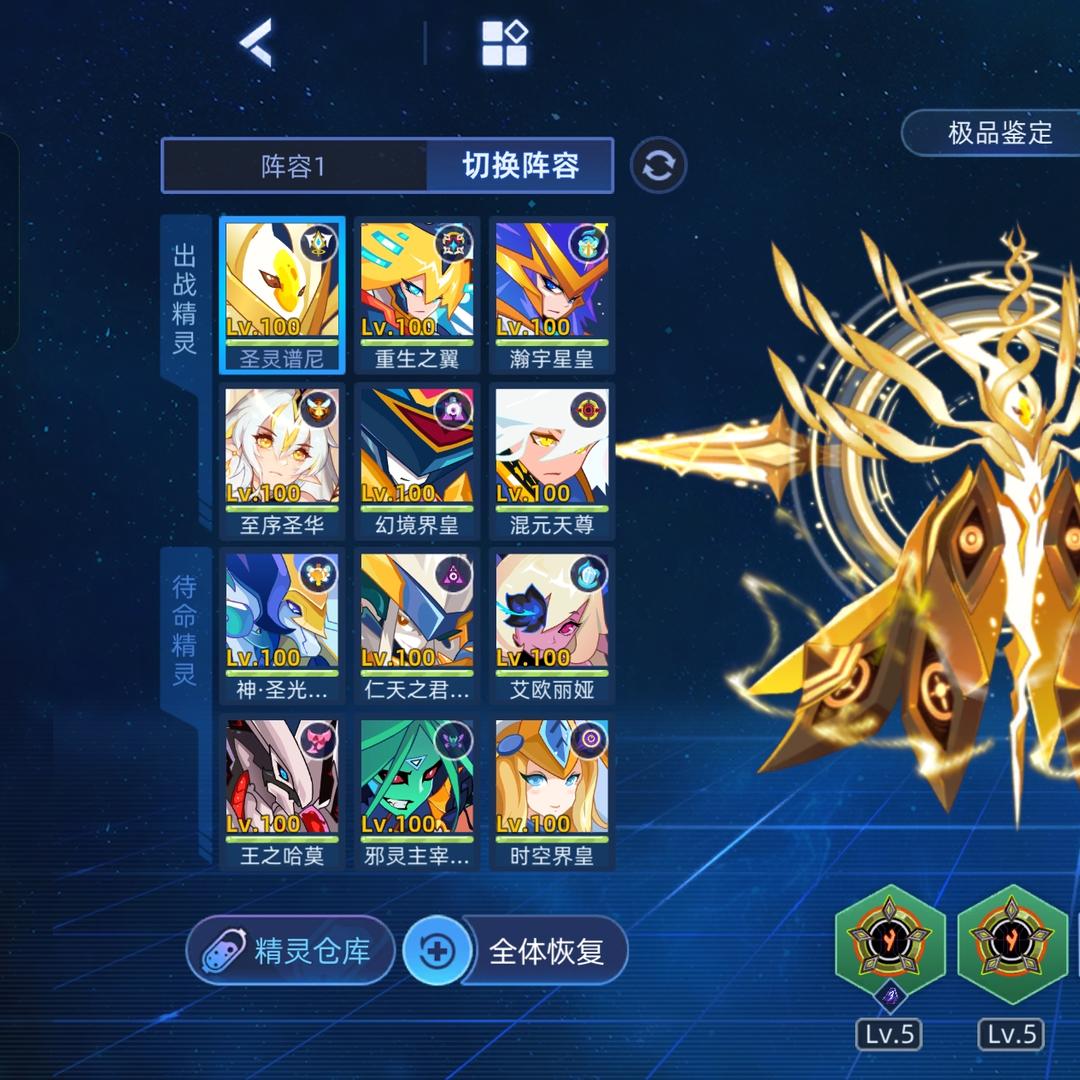Choose the 幻境界皇 spirit portrait
The width and height of the screenshot is (1080, 1080).
click(x=417, y=461)
